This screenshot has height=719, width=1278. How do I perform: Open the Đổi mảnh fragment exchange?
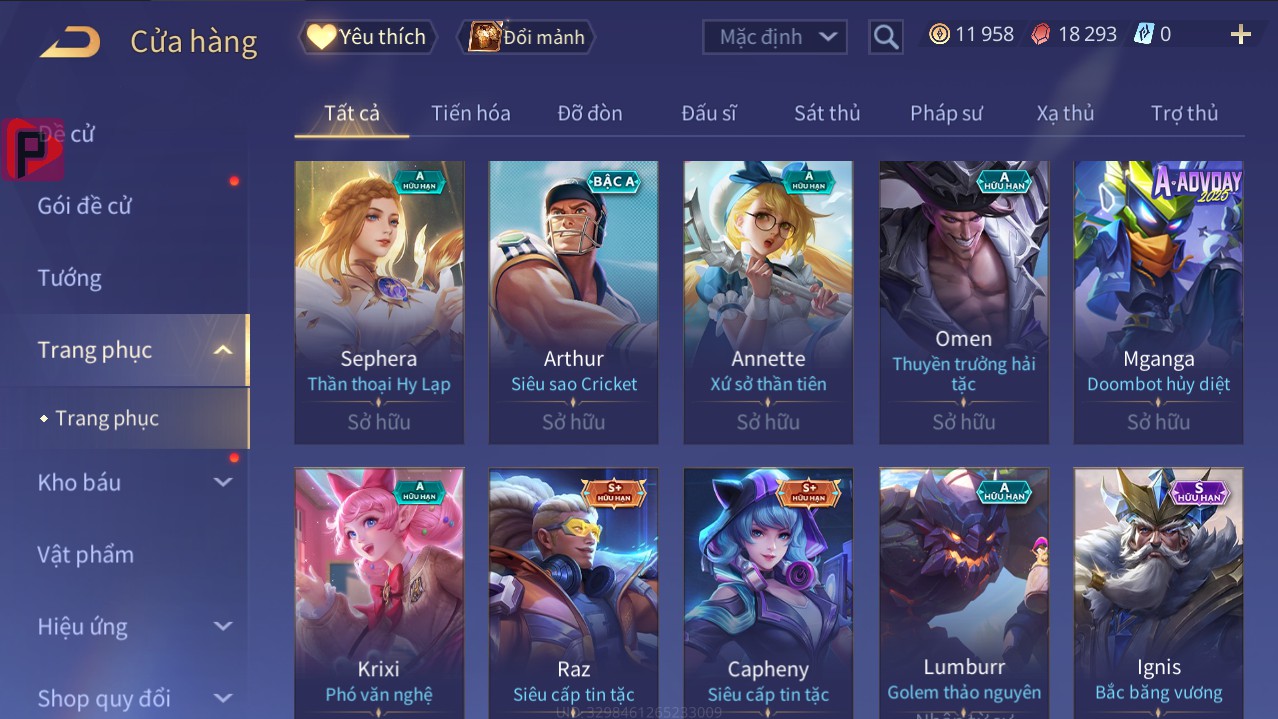tap(527, 37)
